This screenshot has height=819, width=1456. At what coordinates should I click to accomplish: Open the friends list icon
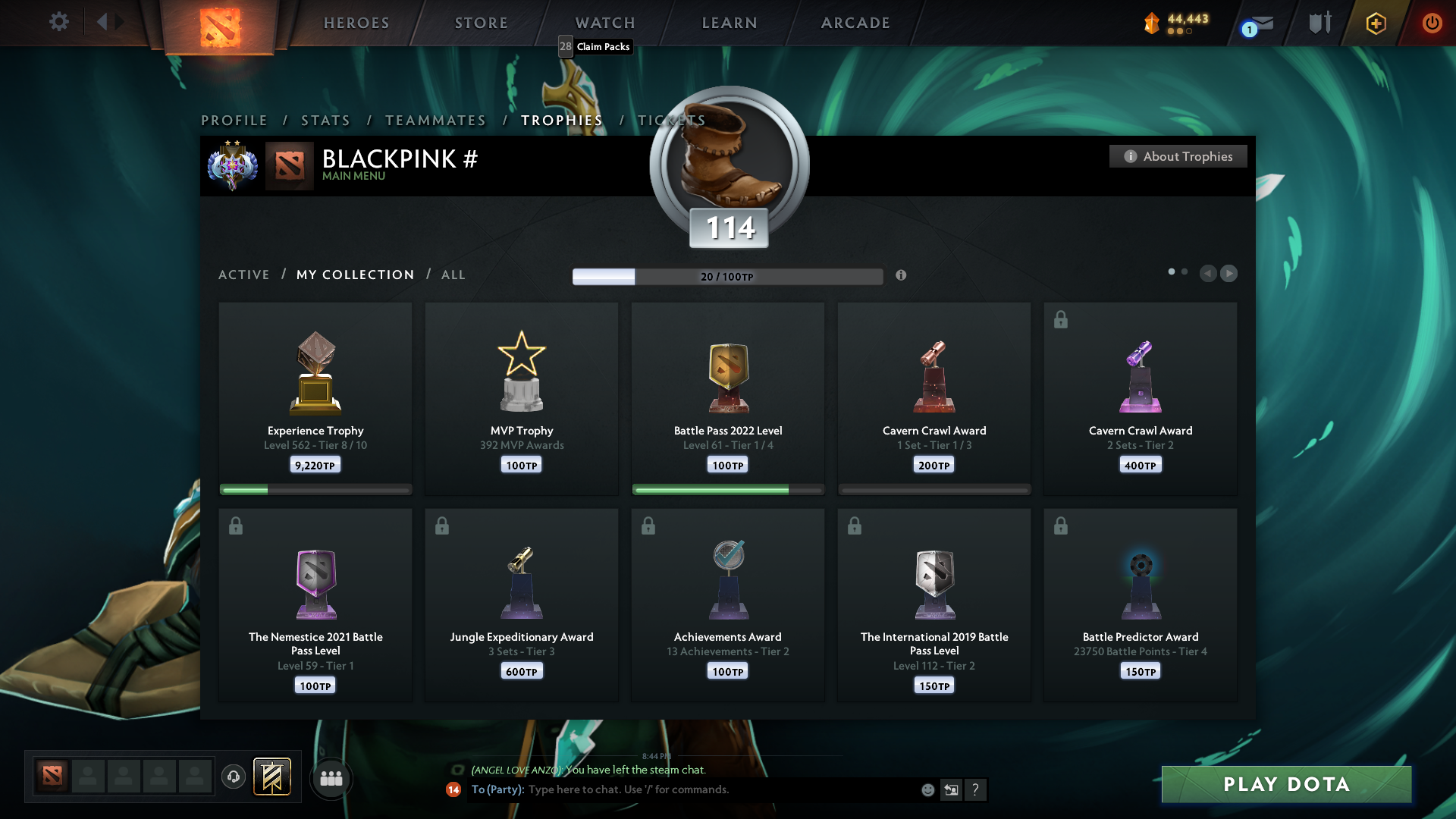pos(331,778)
